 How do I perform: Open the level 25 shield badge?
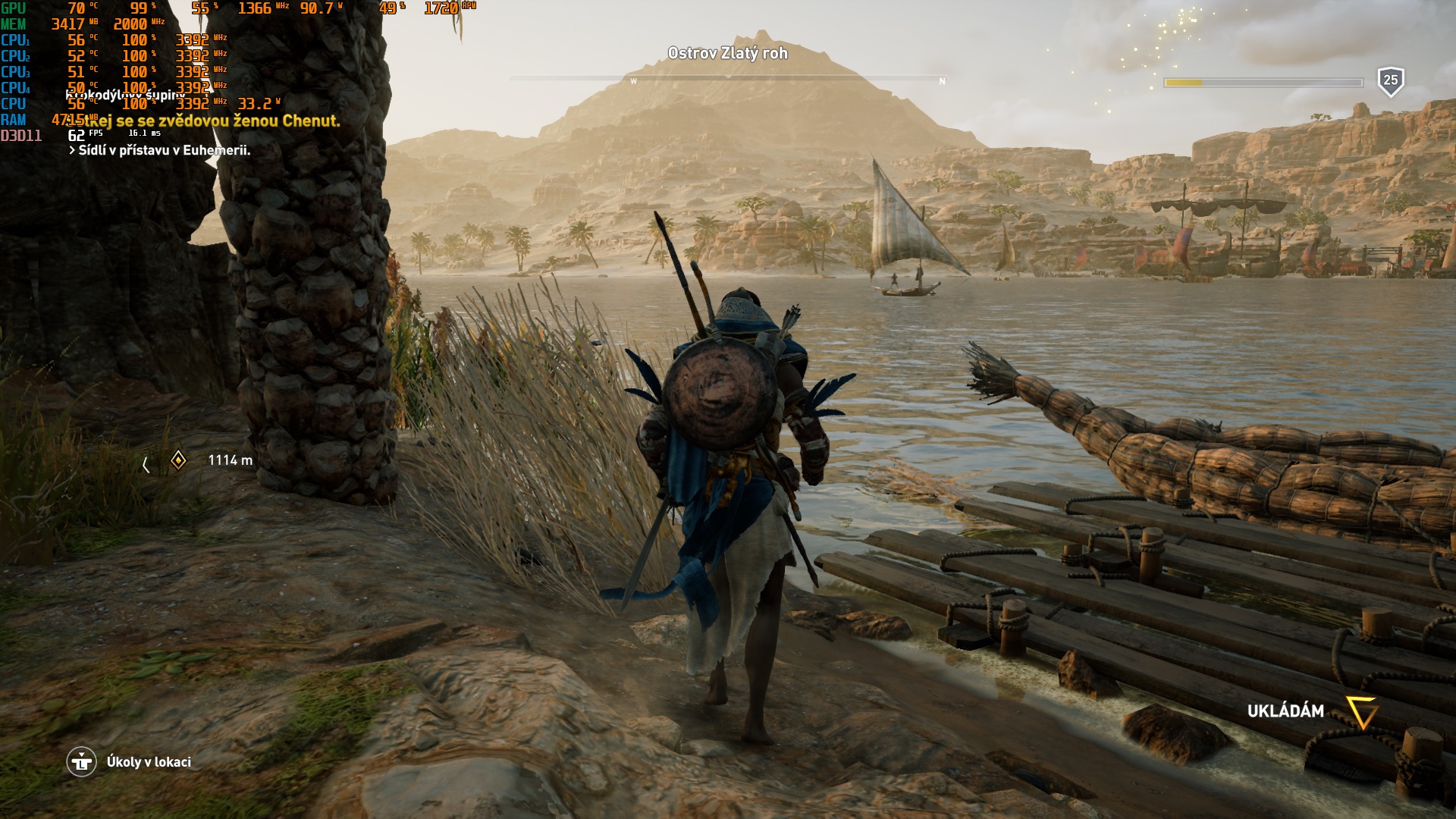1390,80
